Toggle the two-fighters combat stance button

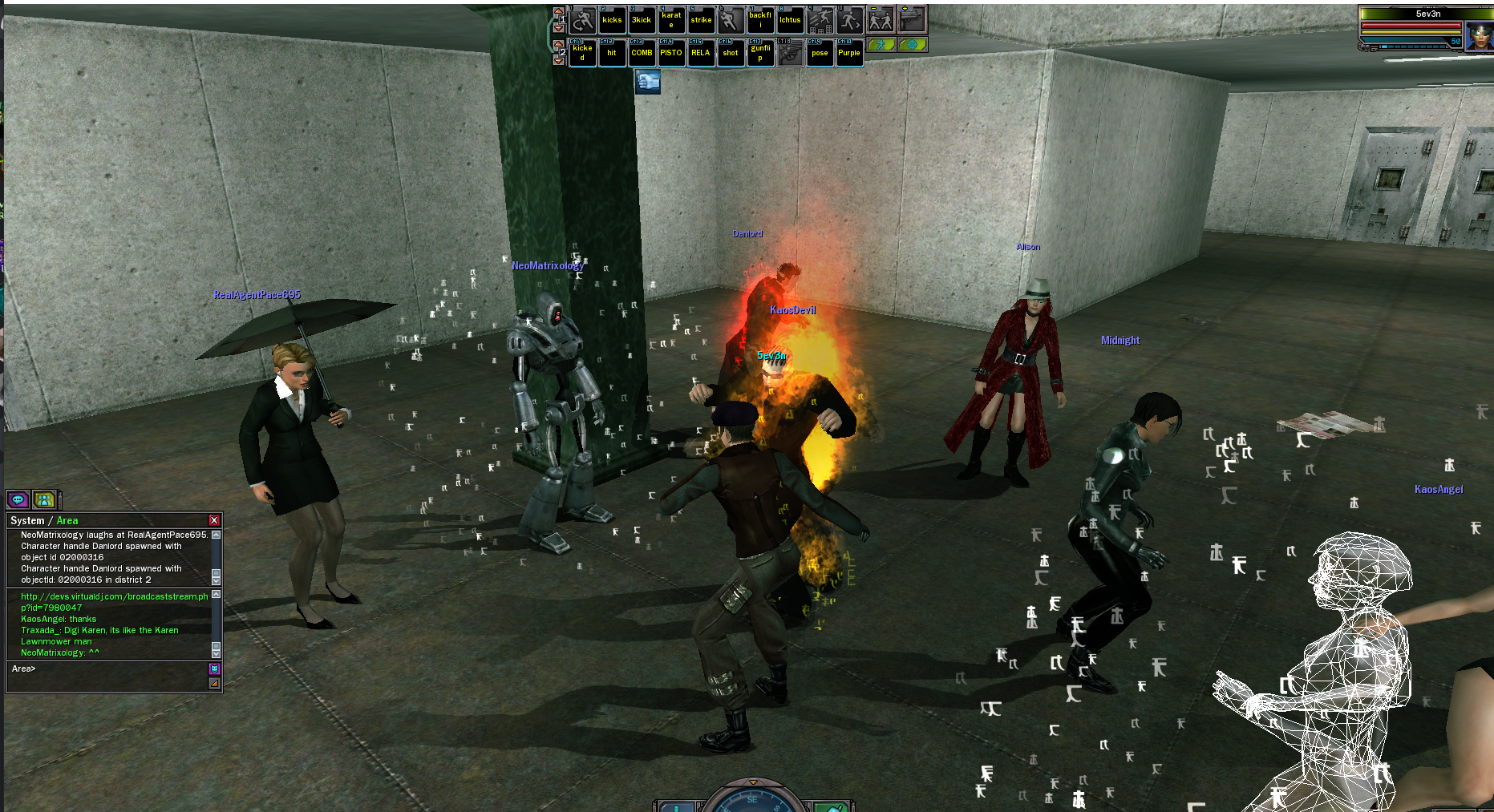881,20
